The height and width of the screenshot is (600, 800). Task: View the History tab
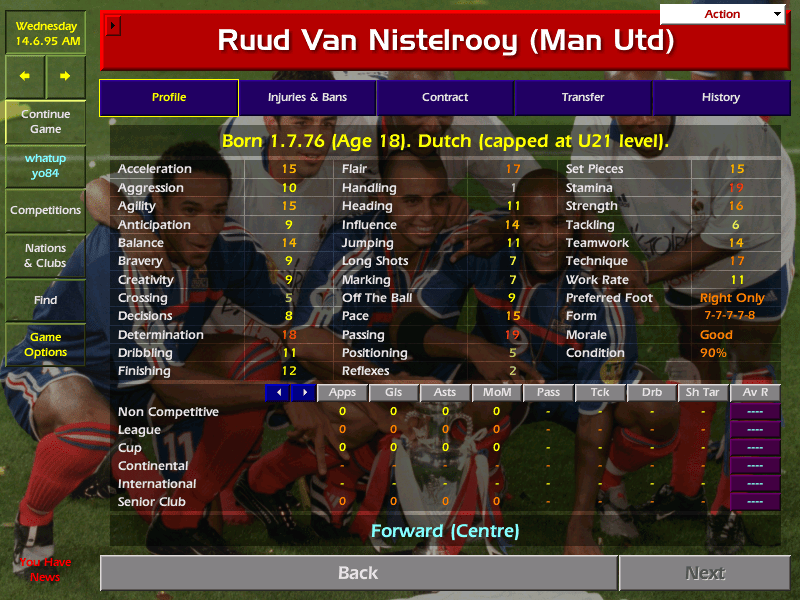tap(720, 98)
